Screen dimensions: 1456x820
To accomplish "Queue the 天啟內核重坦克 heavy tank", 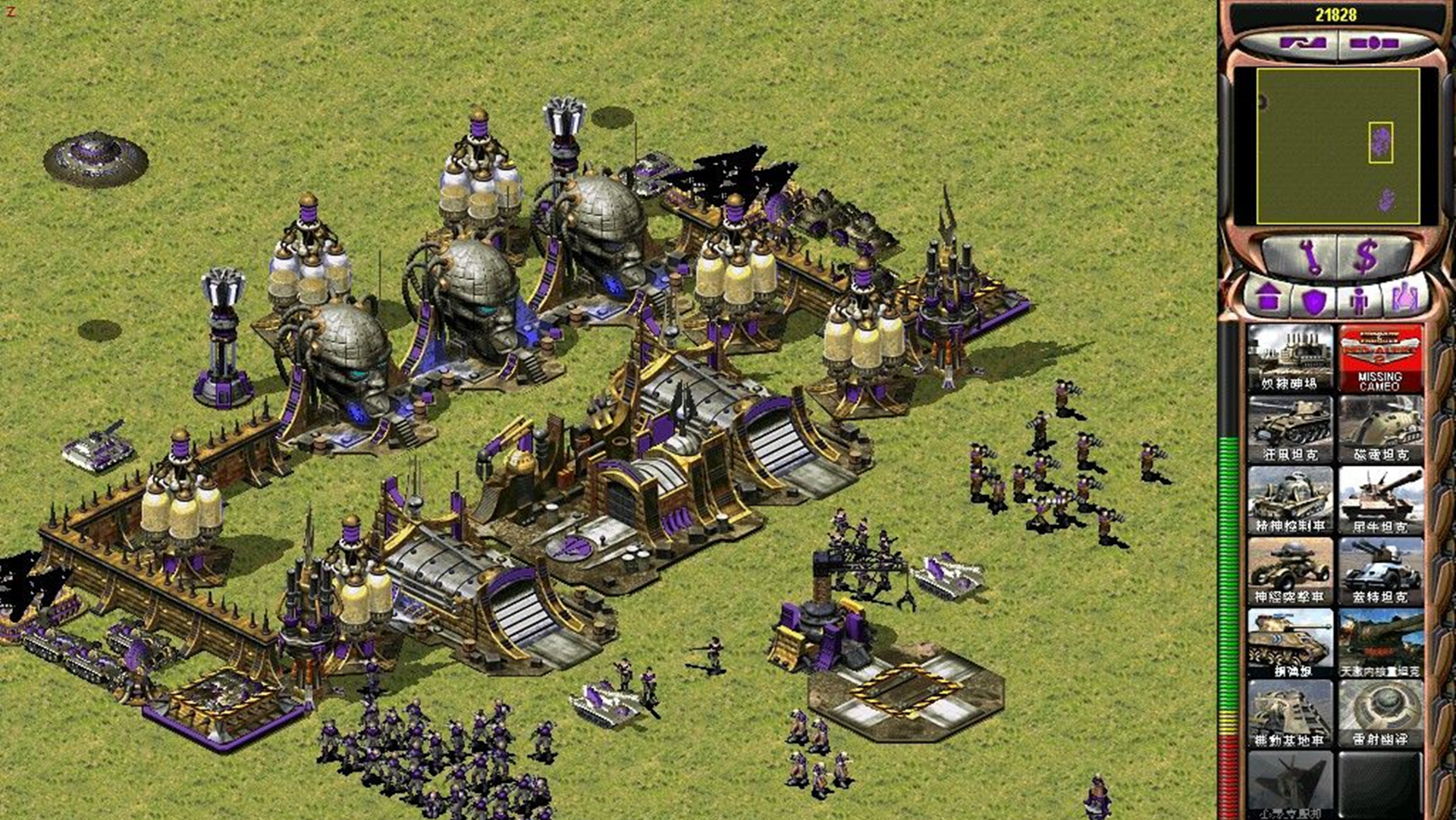I will point(1380,643).
